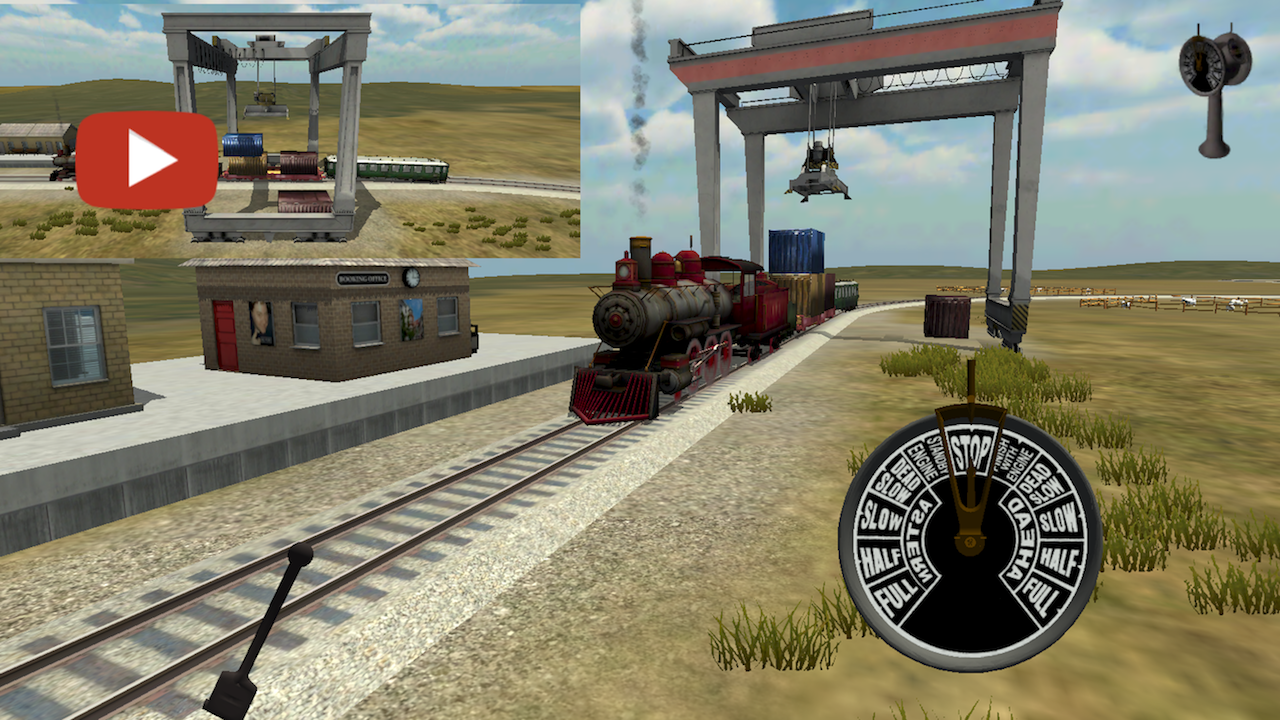Select HALF ahead on the telegraph dial
Image resolution: width=1280 pixels, height=720 pixels.
pos(1059,558)
